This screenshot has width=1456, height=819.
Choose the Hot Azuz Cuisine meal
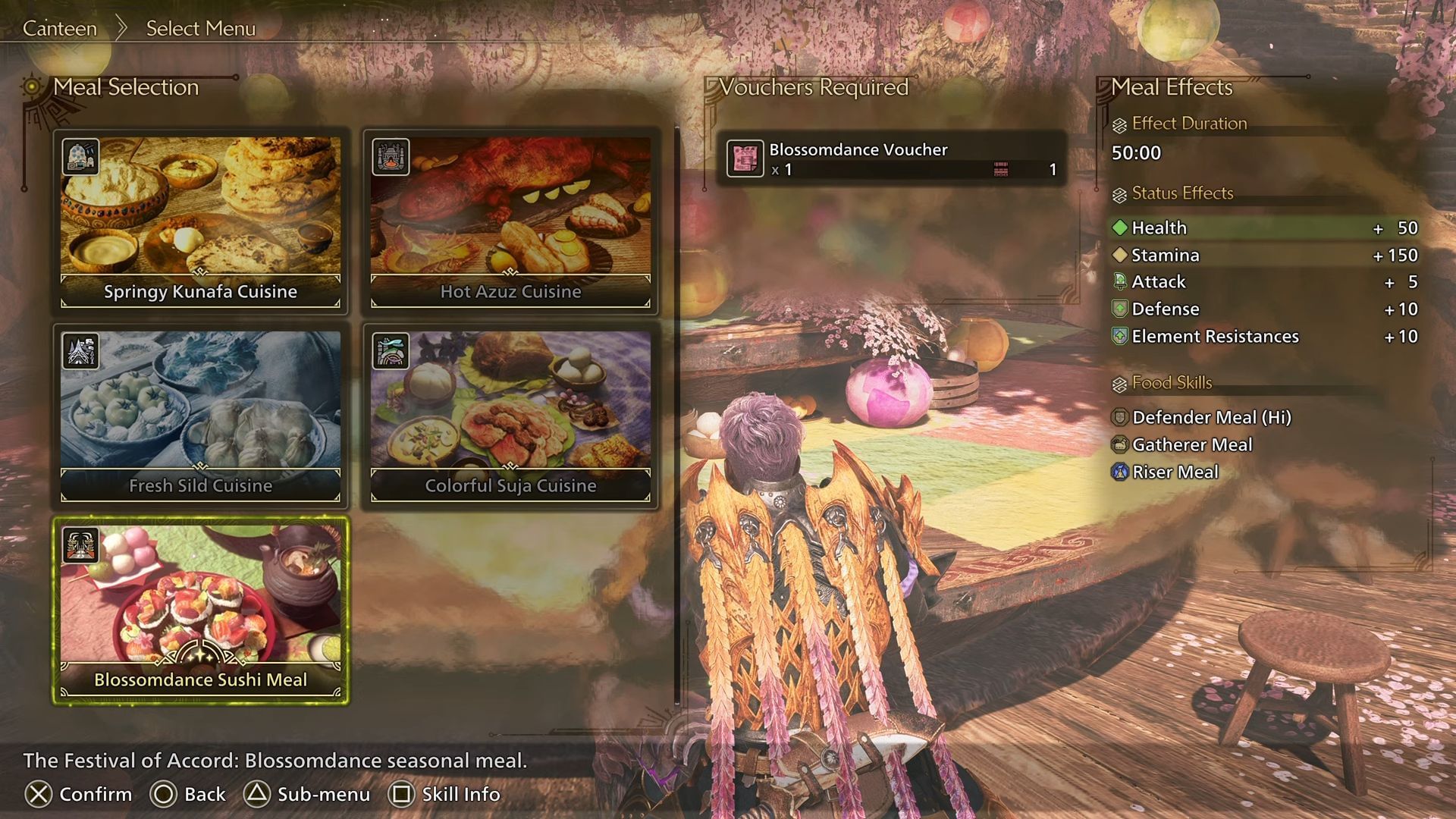510,221
